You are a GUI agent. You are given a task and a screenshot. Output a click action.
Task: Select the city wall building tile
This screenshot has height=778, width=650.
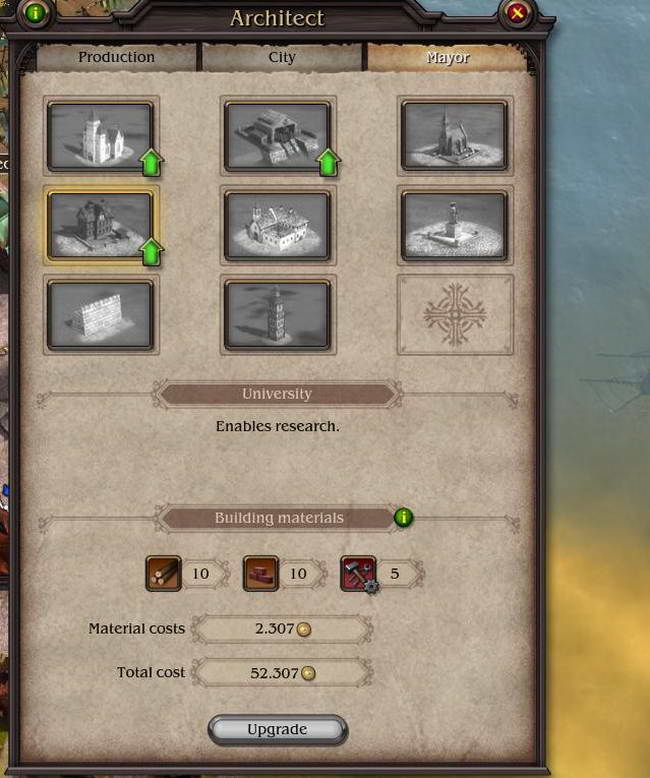pyautogui.click(x=100, y=314)
